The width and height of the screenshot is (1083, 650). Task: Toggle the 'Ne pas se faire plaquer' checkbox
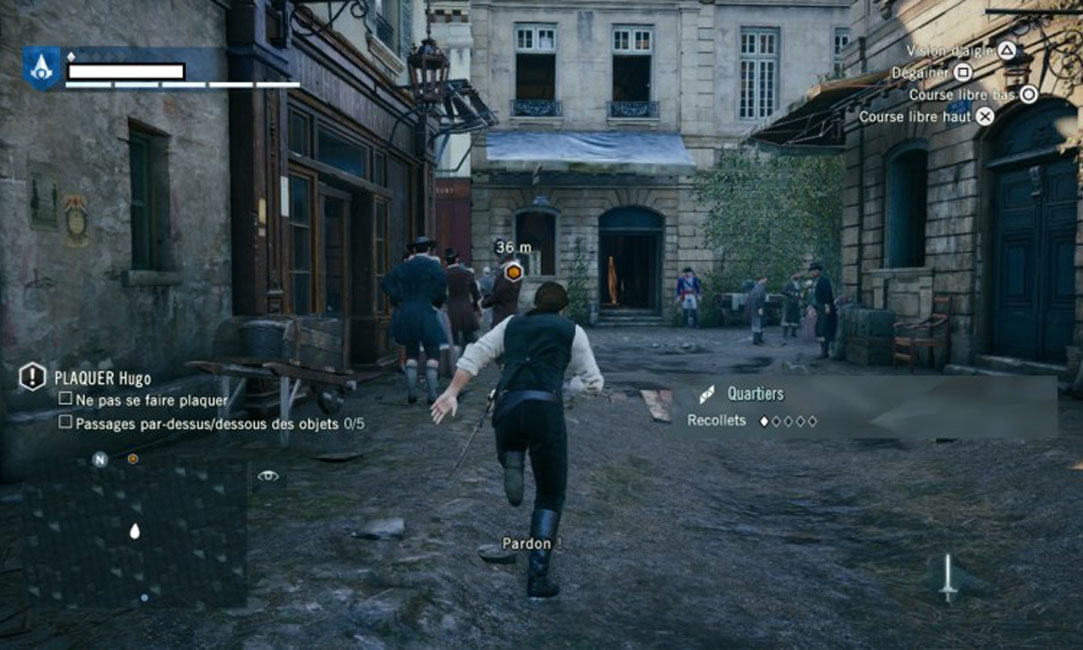65,399
